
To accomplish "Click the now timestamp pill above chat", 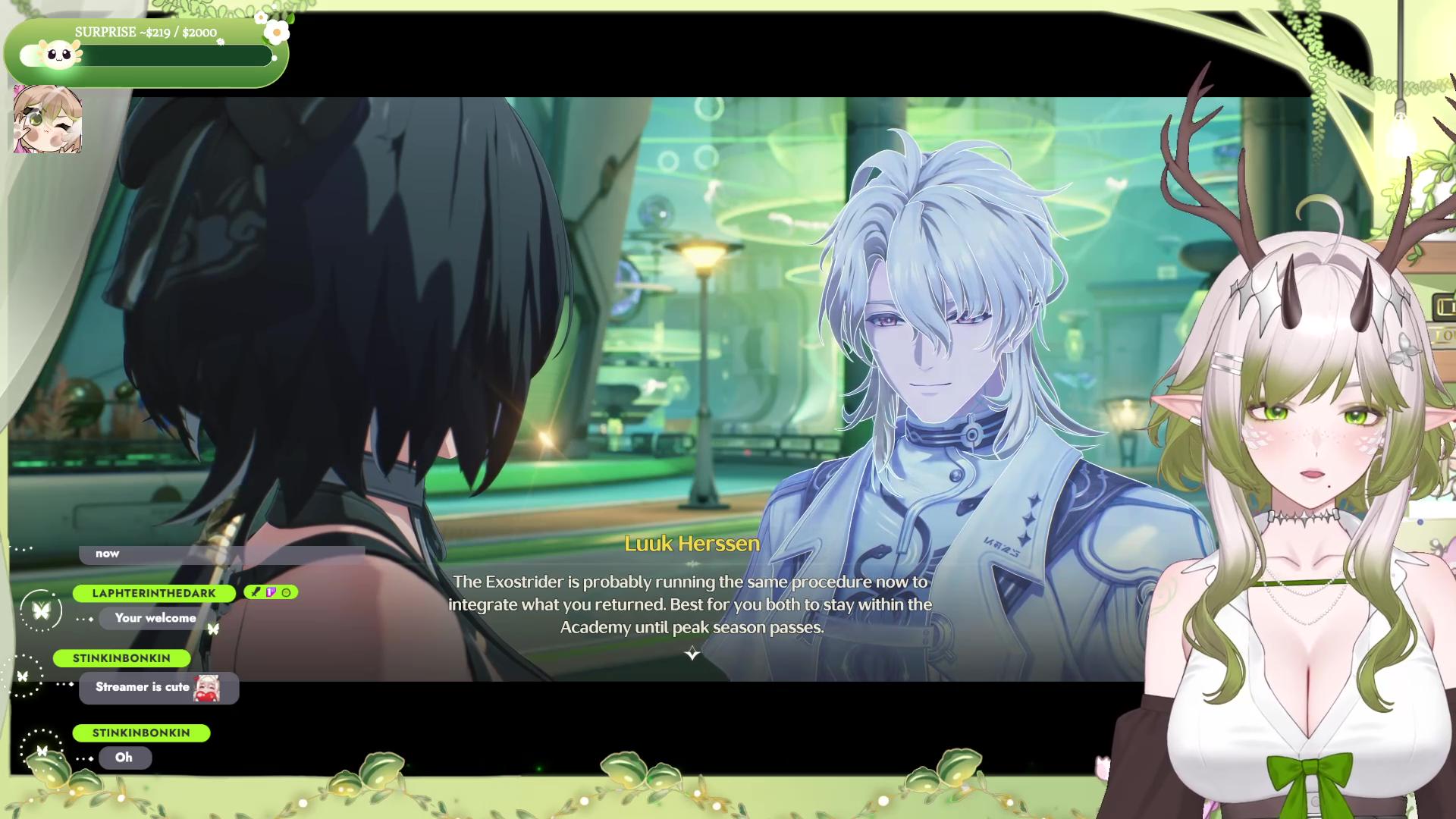I will (106, 554).
